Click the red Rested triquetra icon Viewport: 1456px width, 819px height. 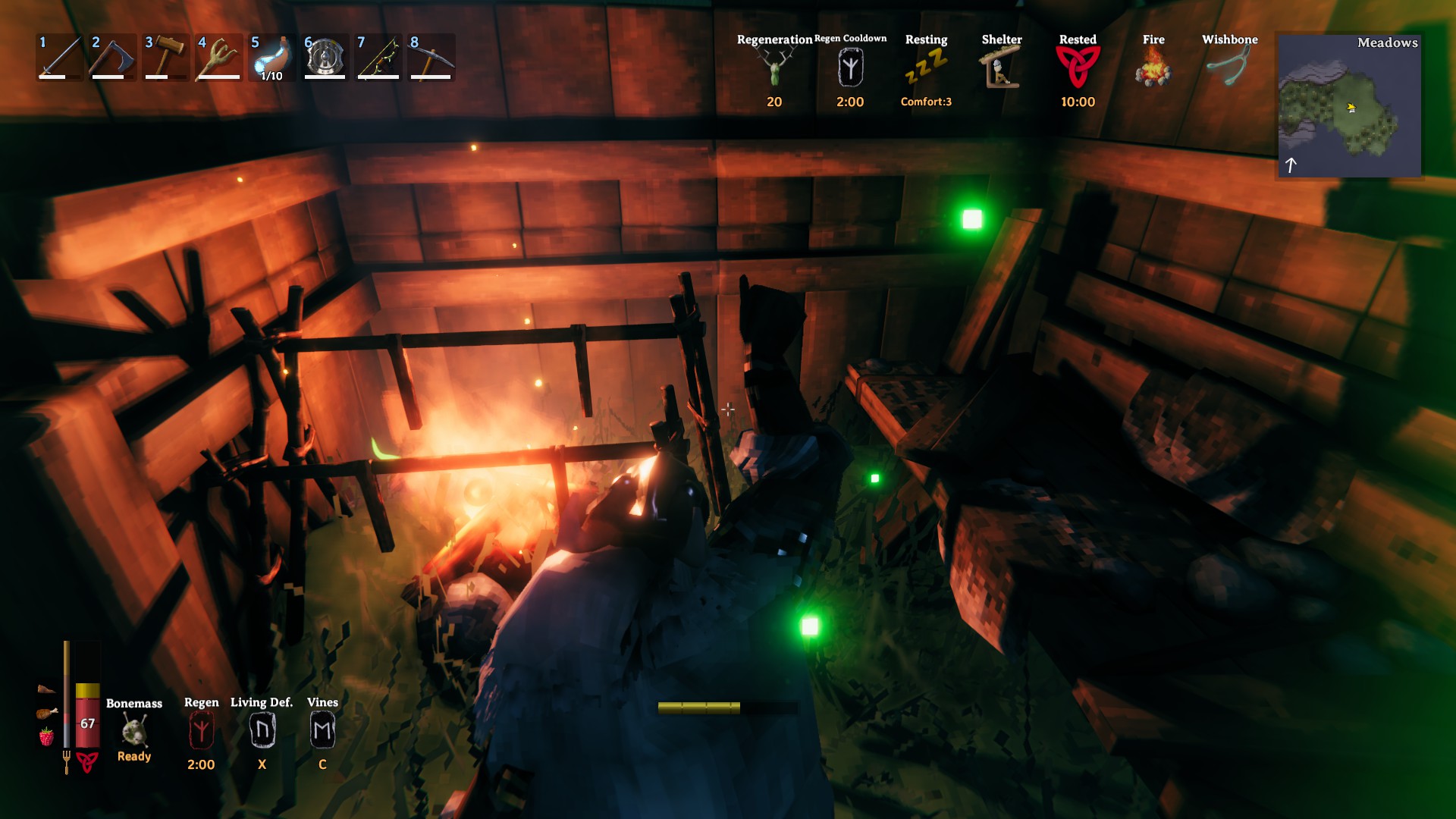1078,68
